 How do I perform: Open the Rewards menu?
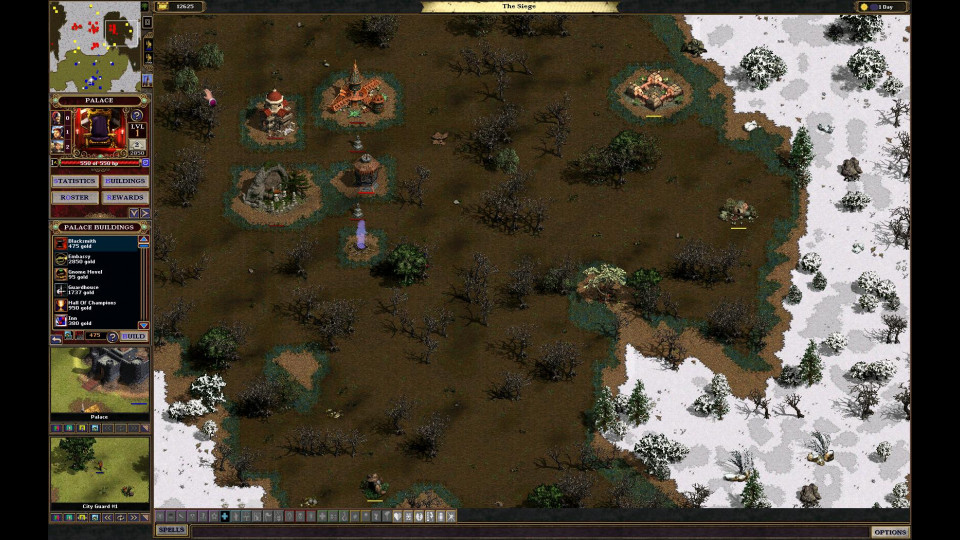point(126,197)
